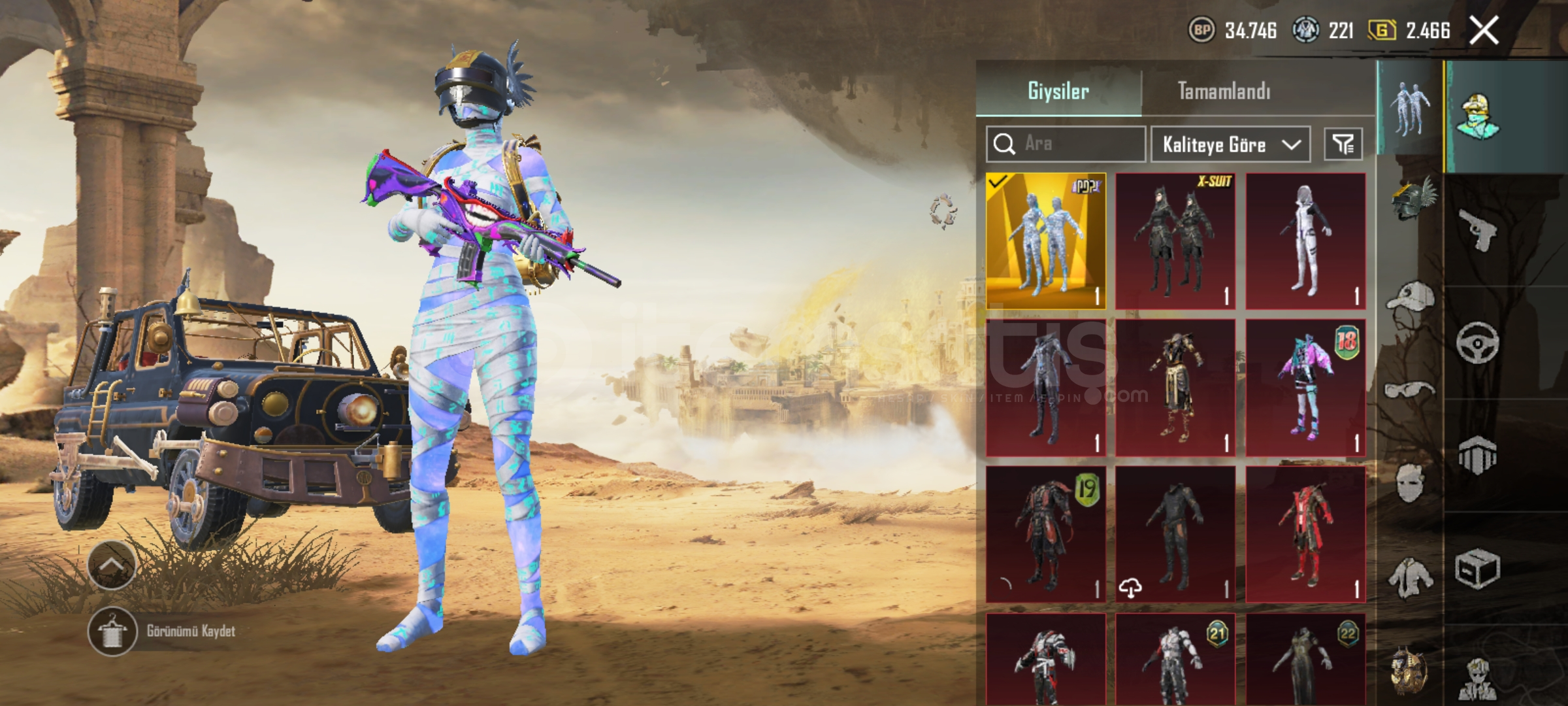This screenshot has width=1568, height=706.
Task: Switch to the Tamamlandı tab
Action: pos(1224,91)
